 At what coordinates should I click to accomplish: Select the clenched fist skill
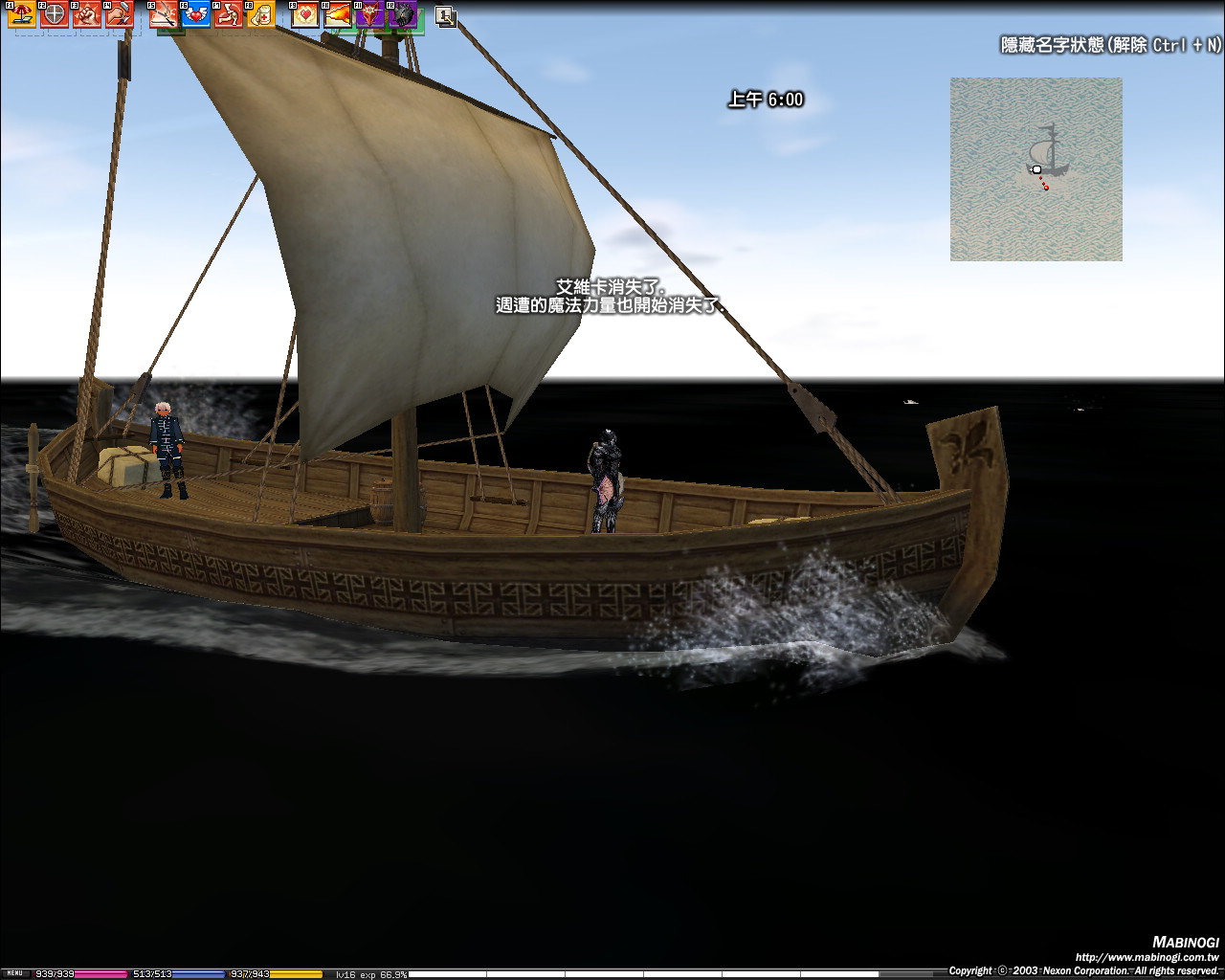87,14
